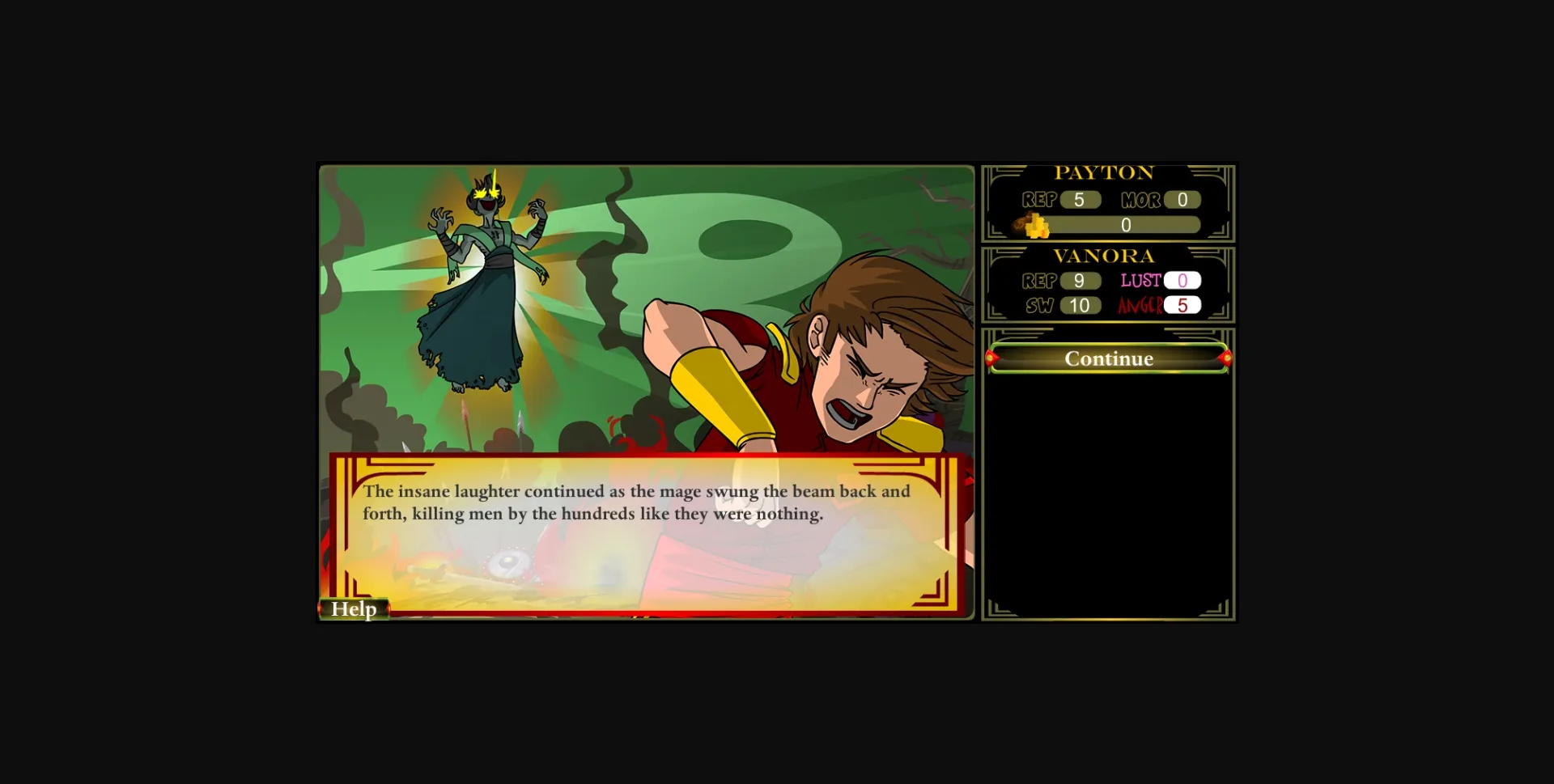Click Vanora's ANGER counter showing 5

[x=1183, y=306]
